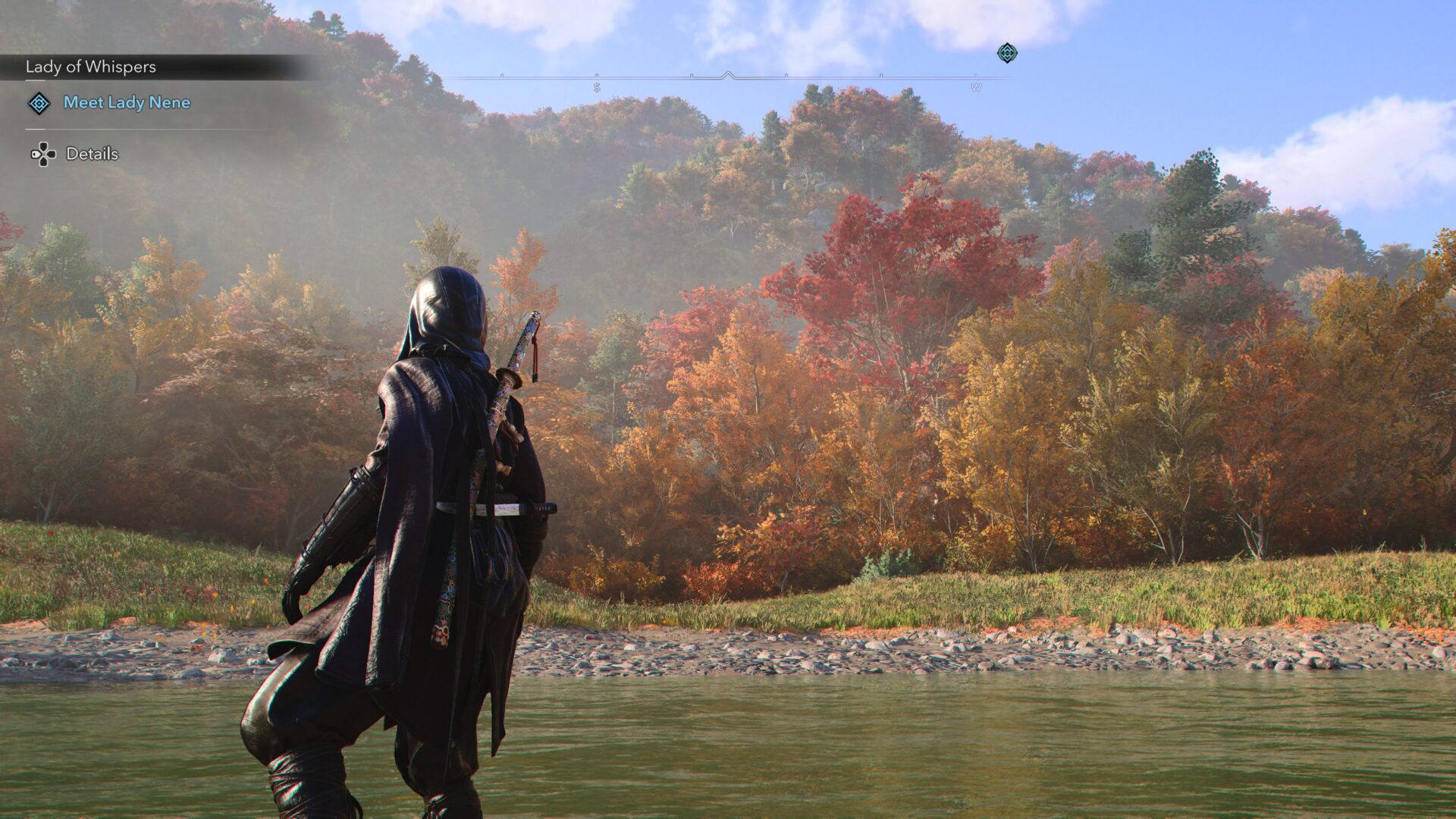Click the compass tick mark near the W marker

pos(880,75)
